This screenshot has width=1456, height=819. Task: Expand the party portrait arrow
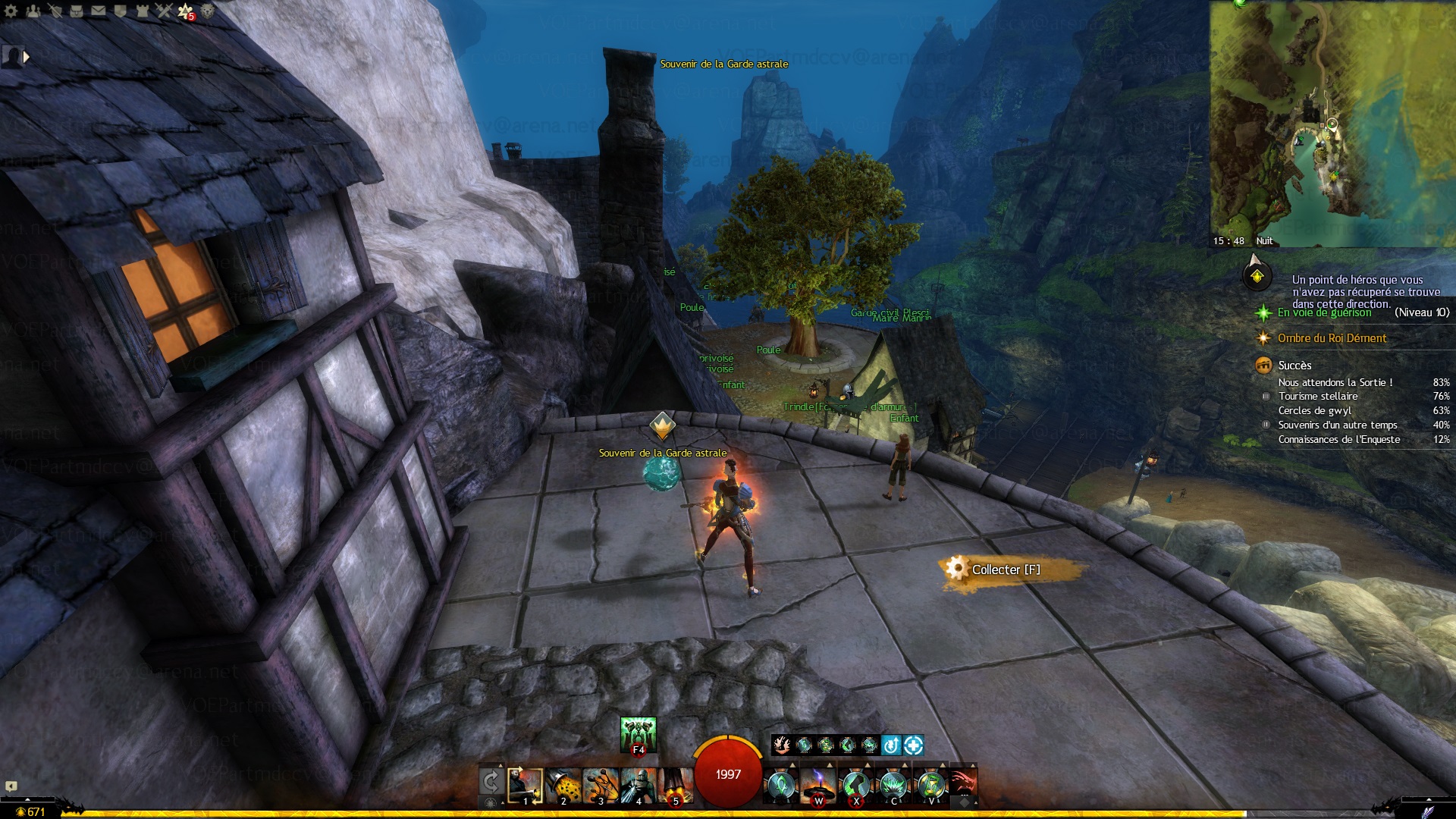tap(27, 56)
